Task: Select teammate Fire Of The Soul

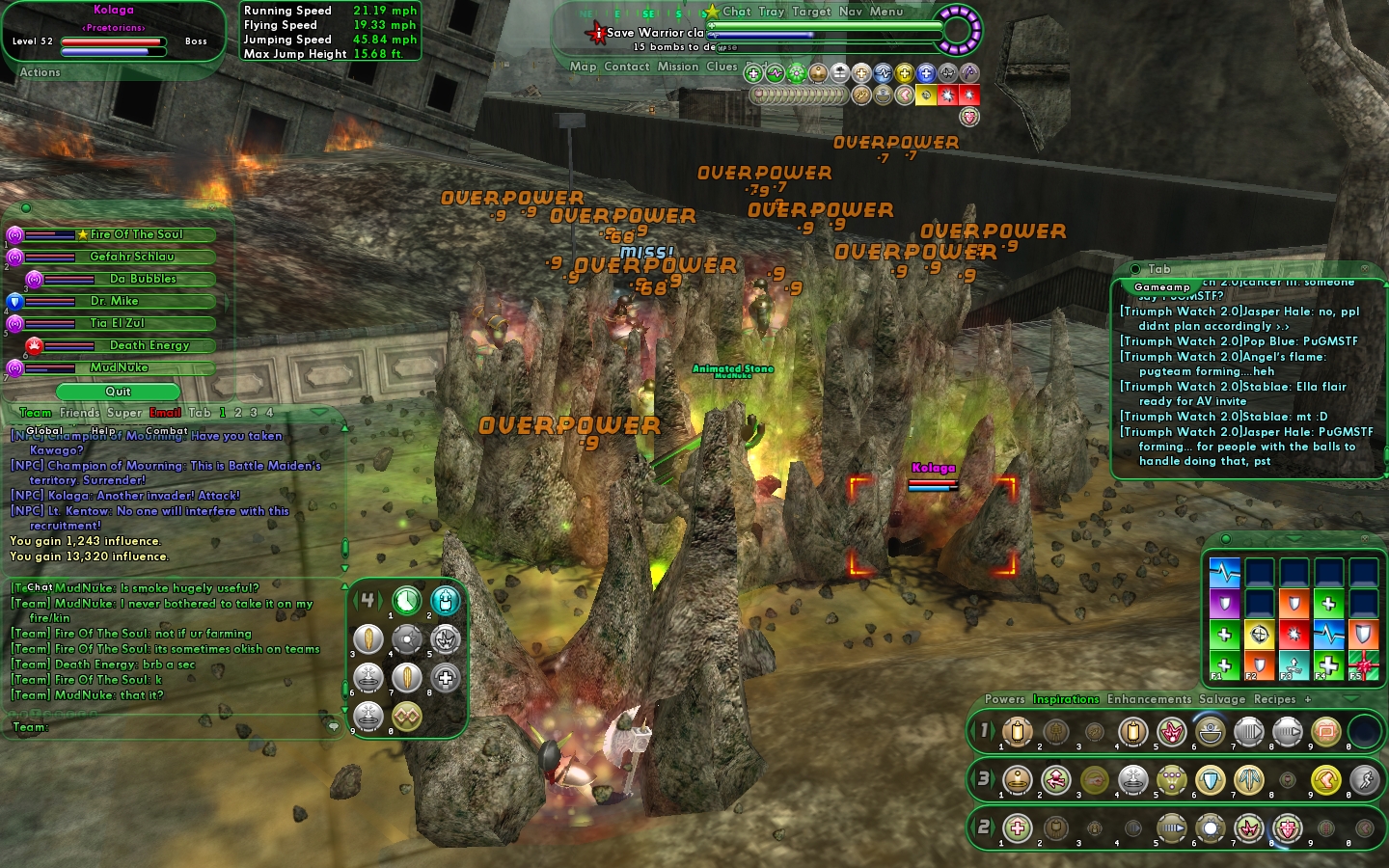Action: [x=136, y=234]
